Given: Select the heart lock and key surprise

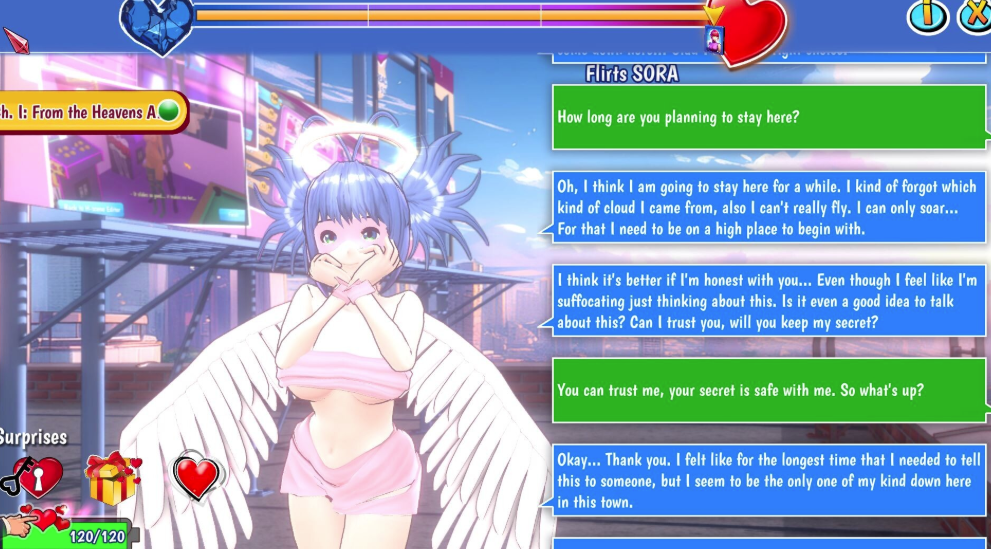Looking at the screenshot, I should (x=34, y=479).
